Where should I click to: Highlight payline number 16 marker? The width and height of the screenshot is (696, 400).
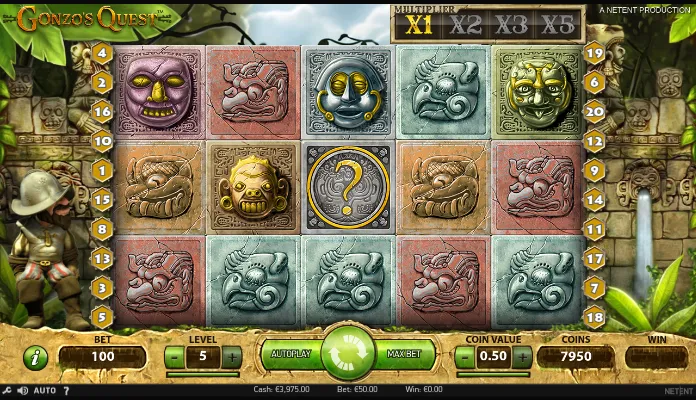point(103,112)
